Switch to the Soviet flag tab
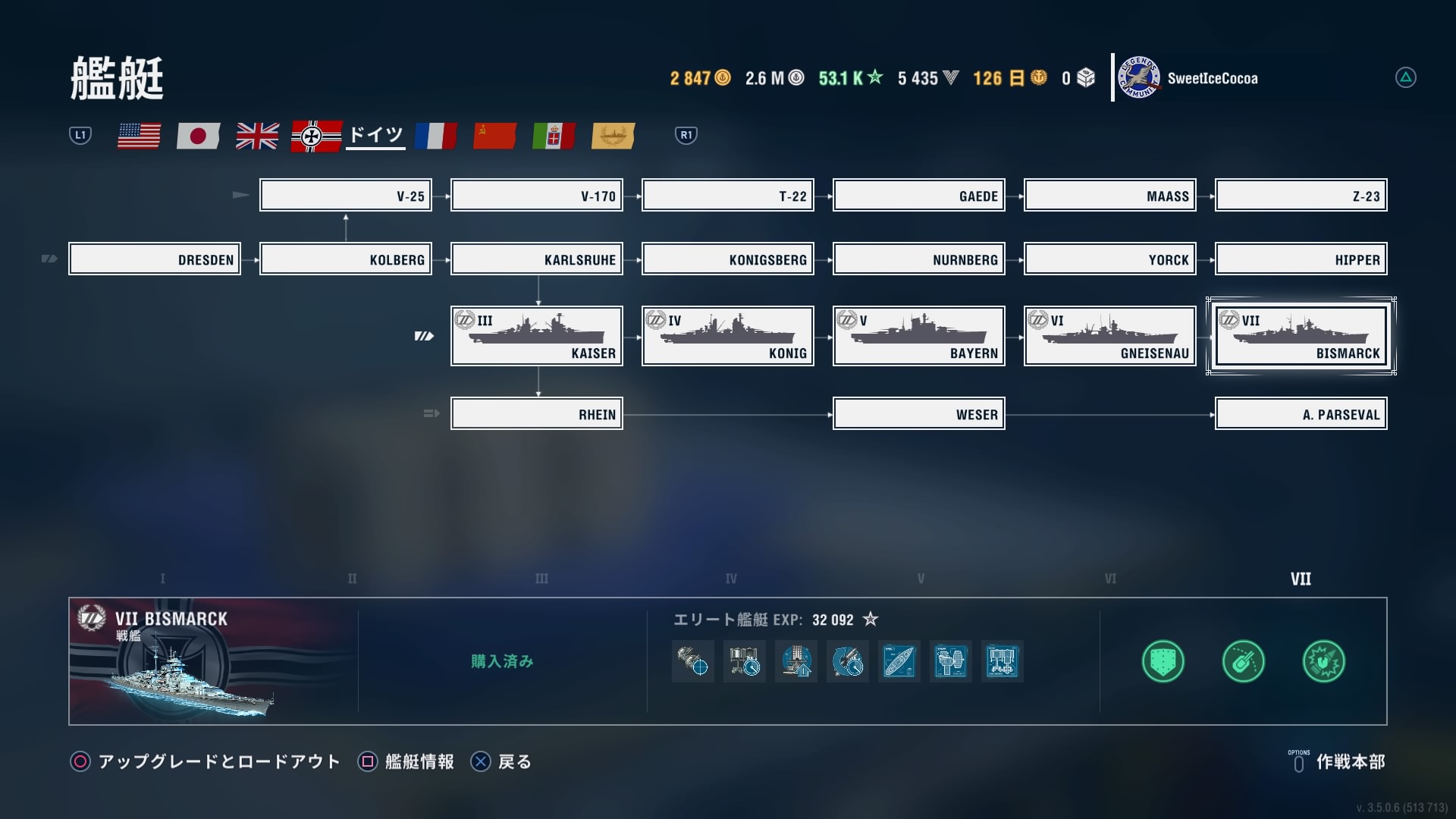This screenshot has width=1456, height=819. coord(494,136)
